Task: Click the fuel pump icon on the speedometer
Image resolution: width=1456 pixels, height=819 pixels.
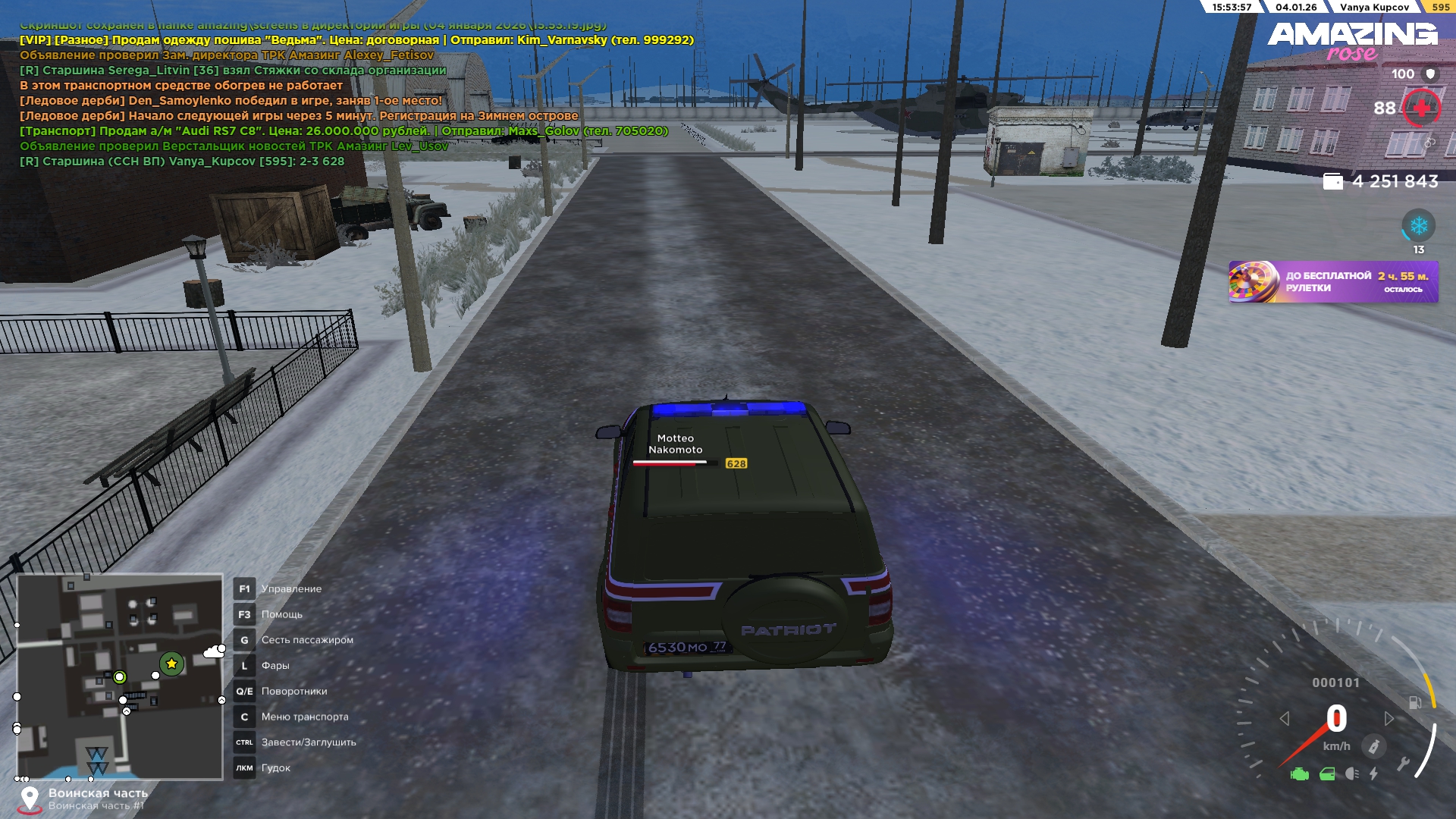Action: coord(1415,702)
